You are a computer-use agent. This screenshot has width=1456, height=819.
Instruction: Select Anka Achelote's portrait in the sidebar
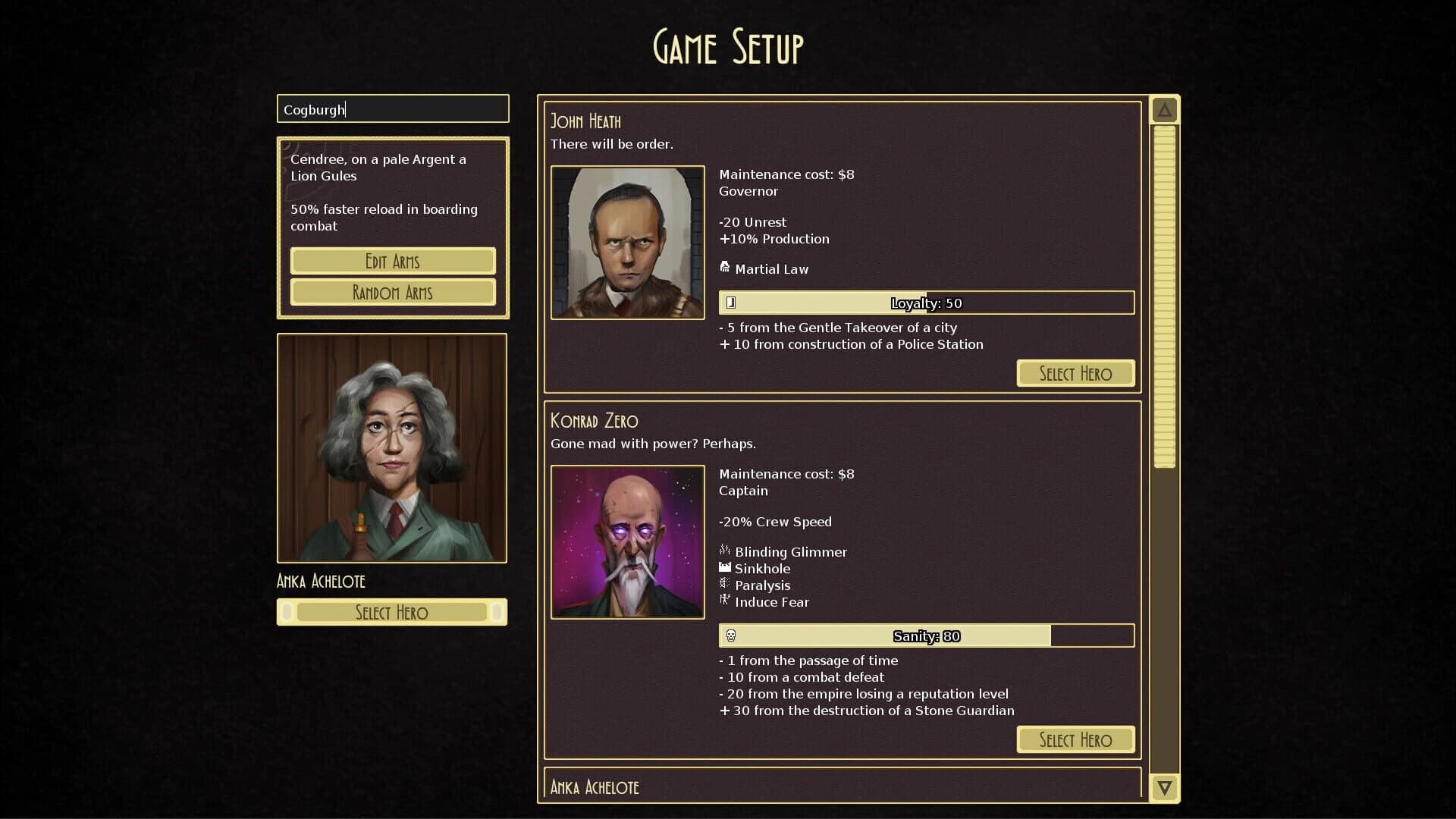coord(392,447)
